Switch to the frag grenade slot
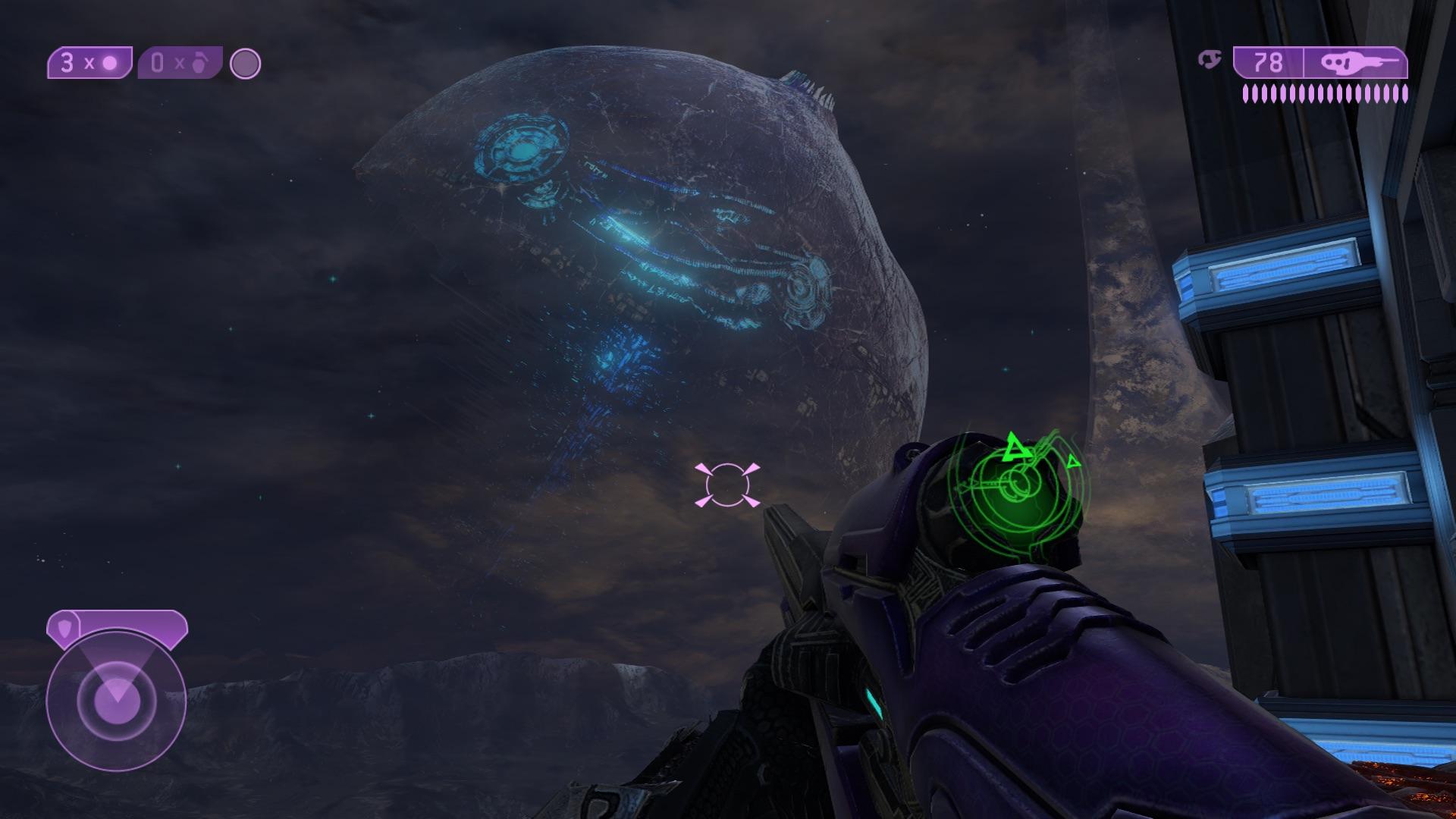 pyautogui.click(x=180, y=63)
